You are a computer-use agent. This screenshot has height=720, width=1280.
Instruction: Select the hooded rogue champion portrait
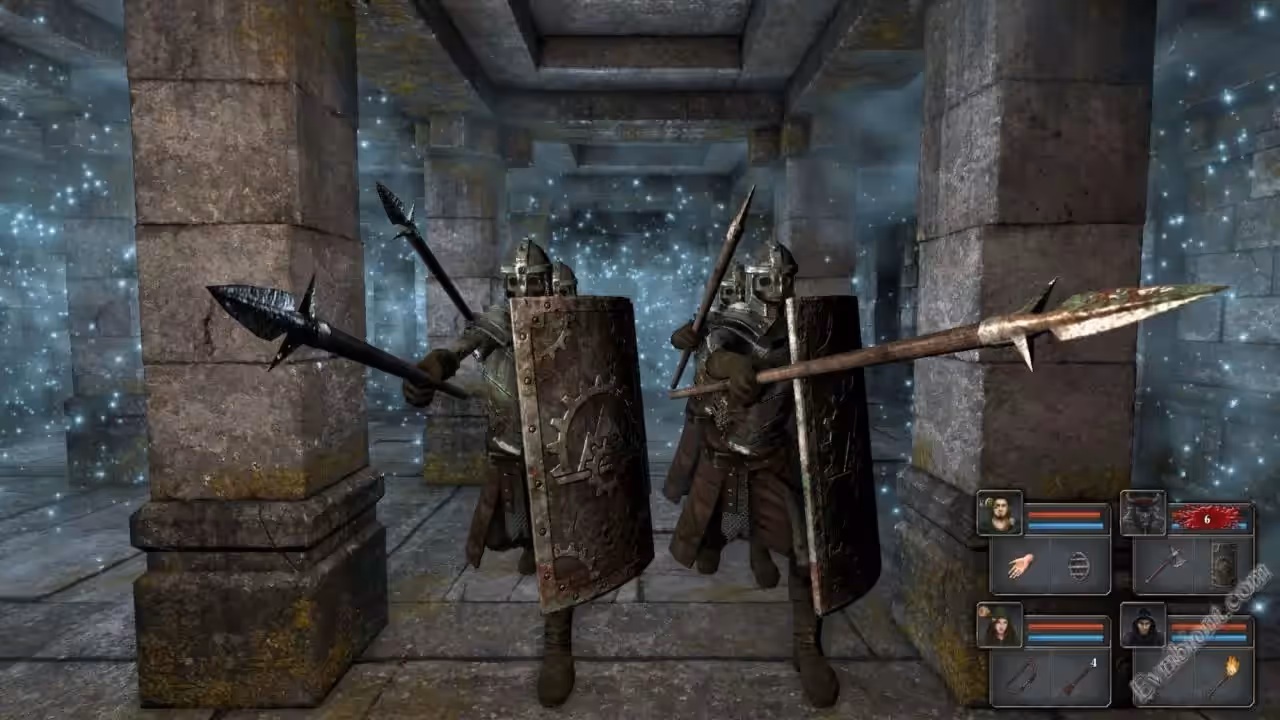point(1142,625)
